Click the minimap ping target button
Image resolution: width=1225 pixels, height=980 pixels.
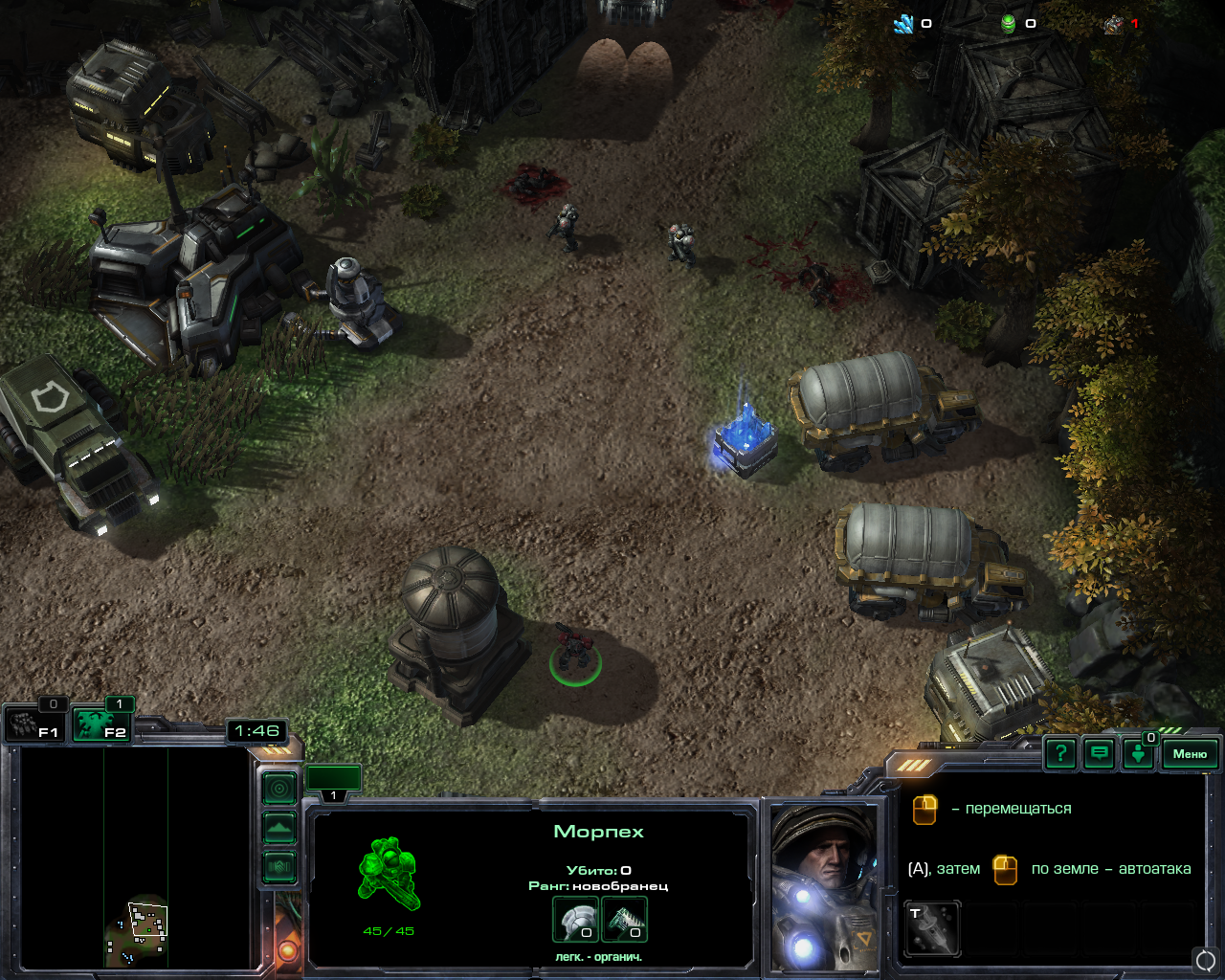(x=279, y=790)
